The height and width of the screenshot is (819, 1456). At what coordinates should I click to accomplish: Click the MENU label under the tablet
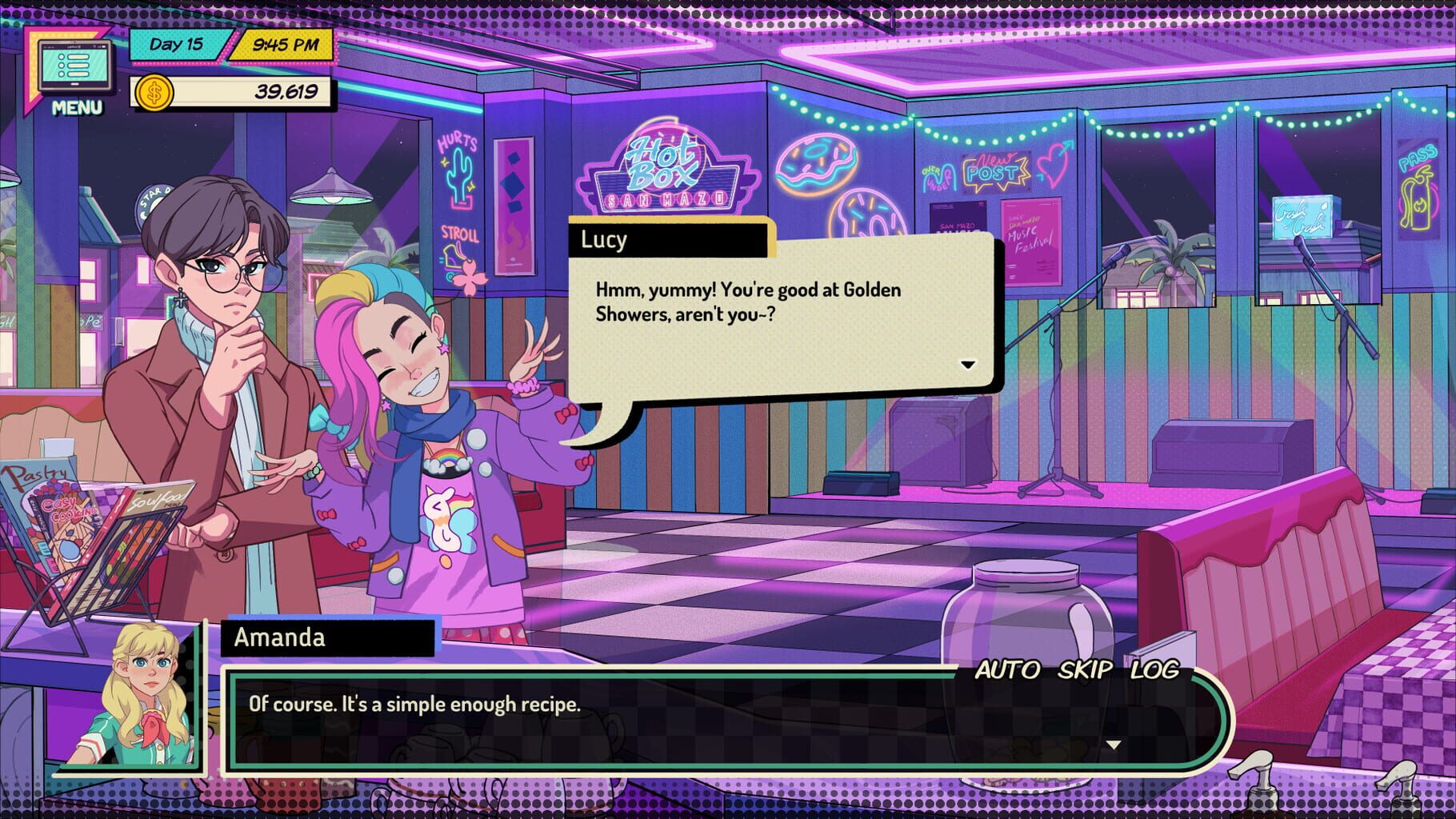point(76,106)
